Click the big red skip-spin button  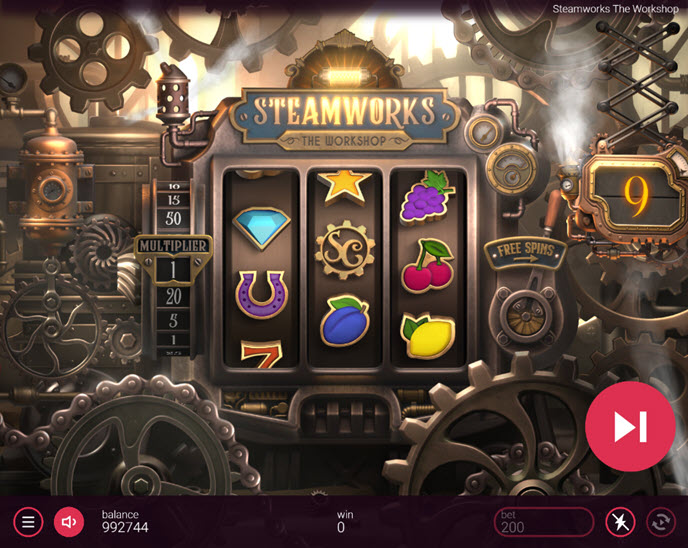tap(630, 426)
